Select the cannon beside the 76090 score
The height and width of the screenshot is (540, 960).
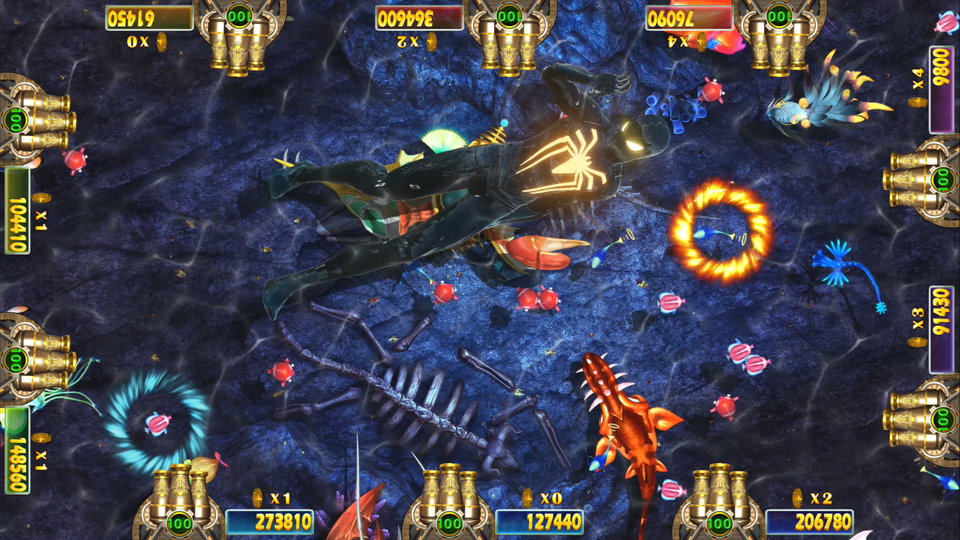[x=778, y=42]
